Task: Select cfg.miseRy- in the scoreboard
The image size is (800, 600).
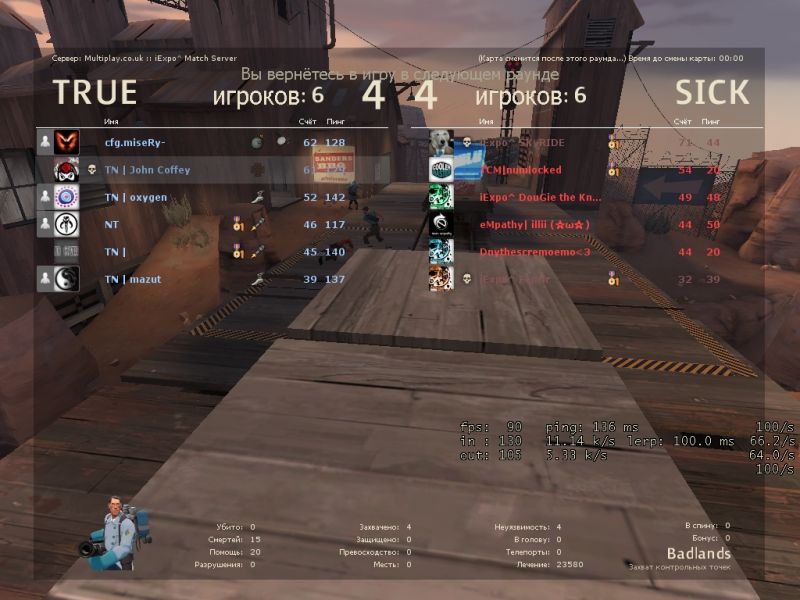Action: (x=135, y=142)
